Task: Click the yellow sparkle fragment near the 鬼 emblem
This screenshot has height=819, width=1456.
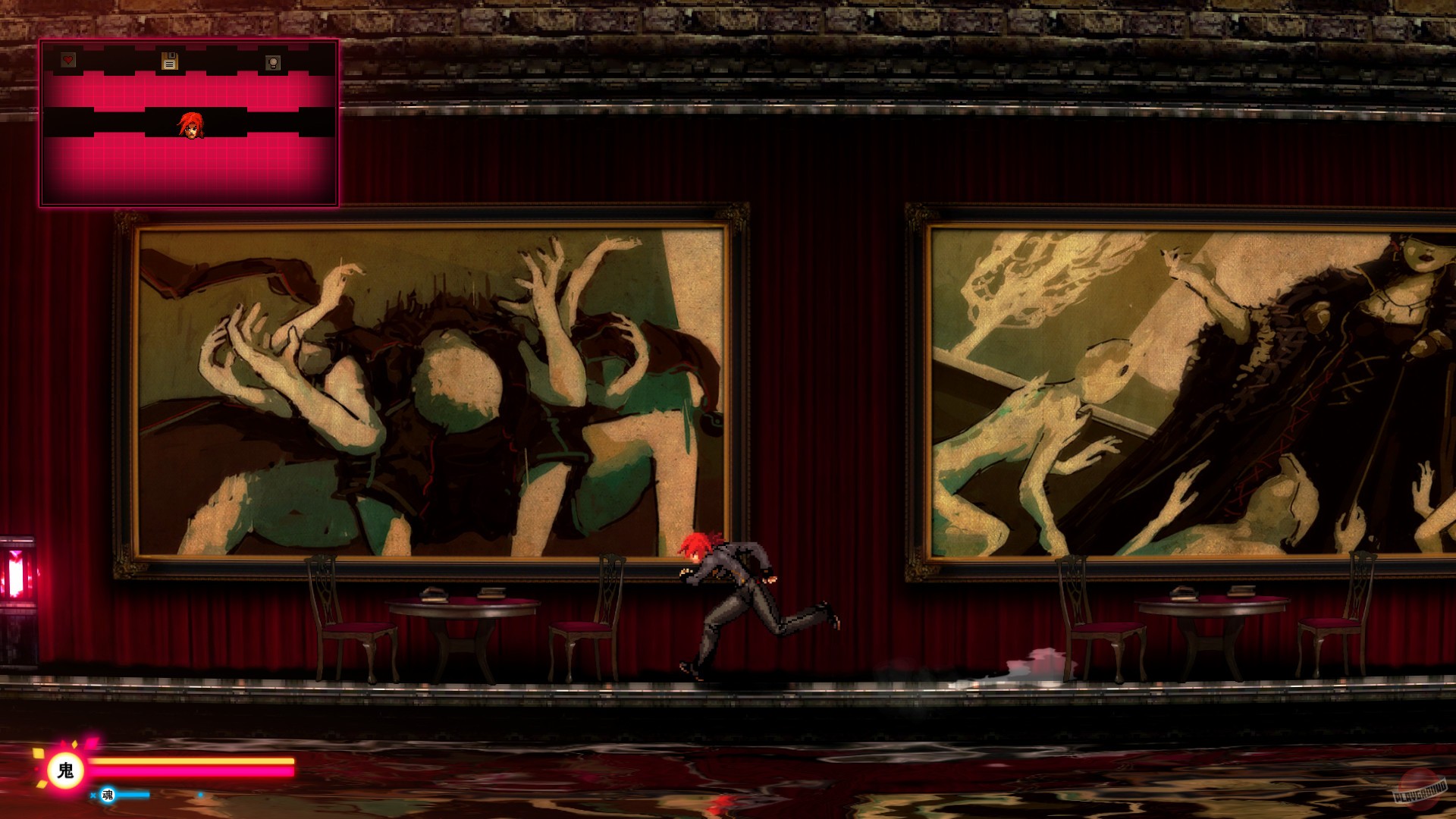Action: tap(39, 755)
